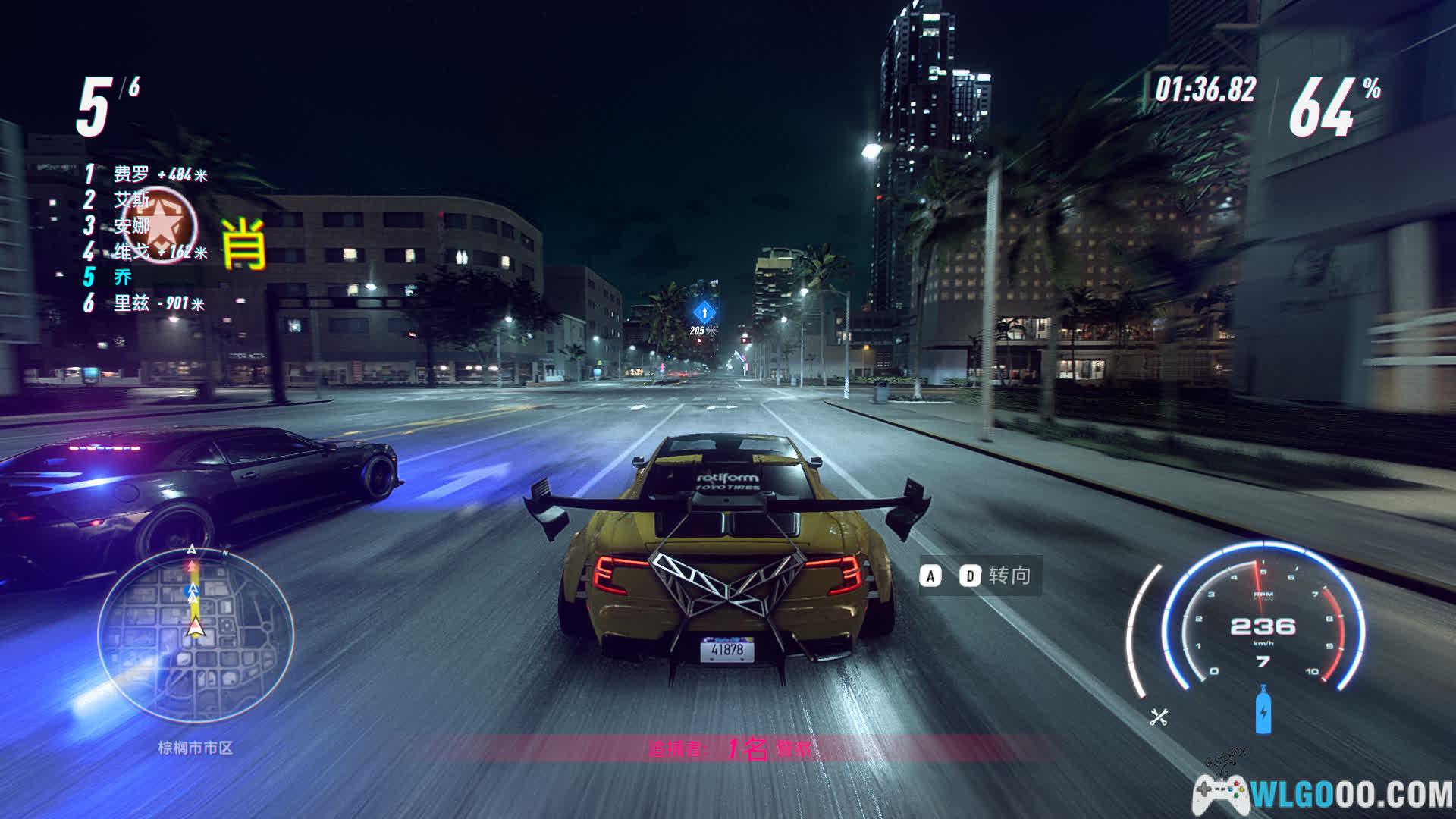Select the blue checkpoint diamond marker

tap(704, 311)
